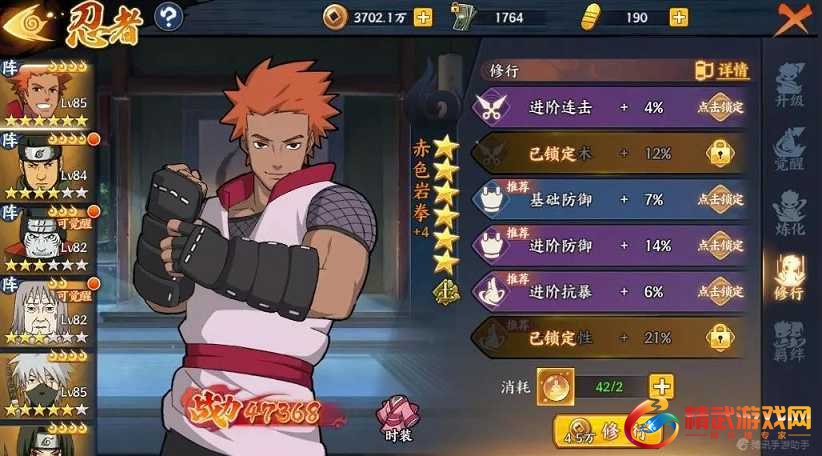The width and height of the screenshot is (822, 456).
Task: Unlock the locked 12% attribute padlock
Action: pyautogui.click(x=720, y=153)
